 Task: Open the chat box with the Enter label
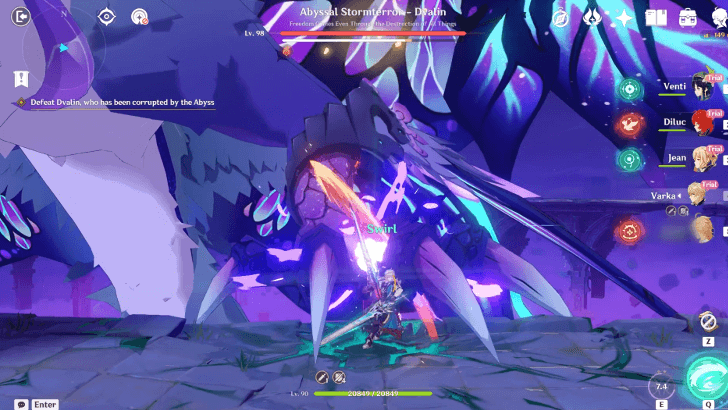[37, 404]
